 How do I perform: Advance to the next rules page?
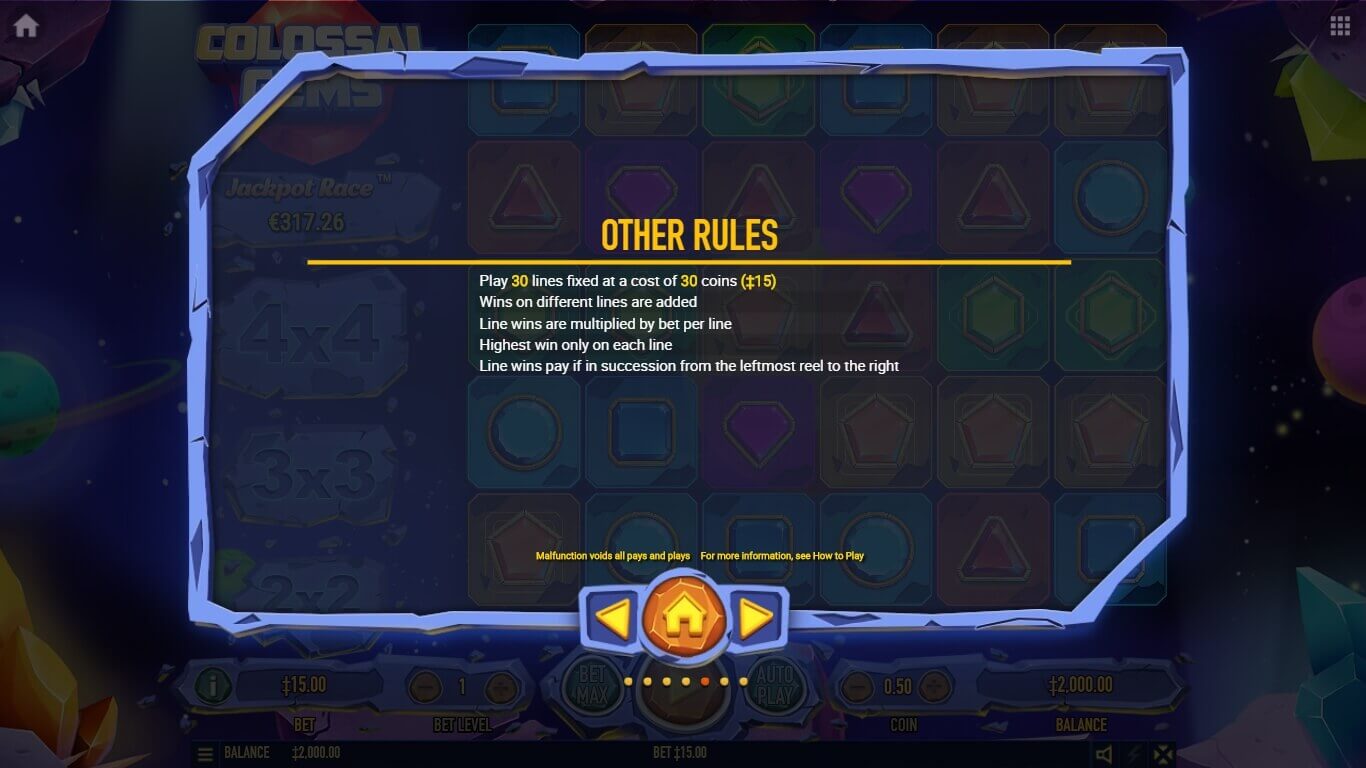pos(757,619)
